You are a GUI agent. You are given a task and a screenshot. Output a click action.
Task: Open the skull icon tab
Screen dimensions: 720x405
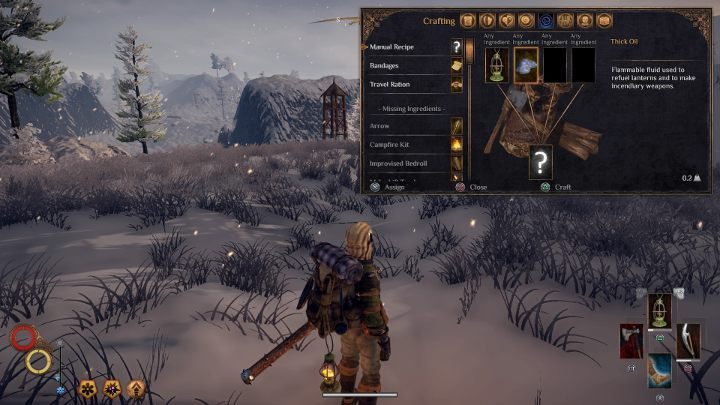pyautogui.click(x=584, y=20)
